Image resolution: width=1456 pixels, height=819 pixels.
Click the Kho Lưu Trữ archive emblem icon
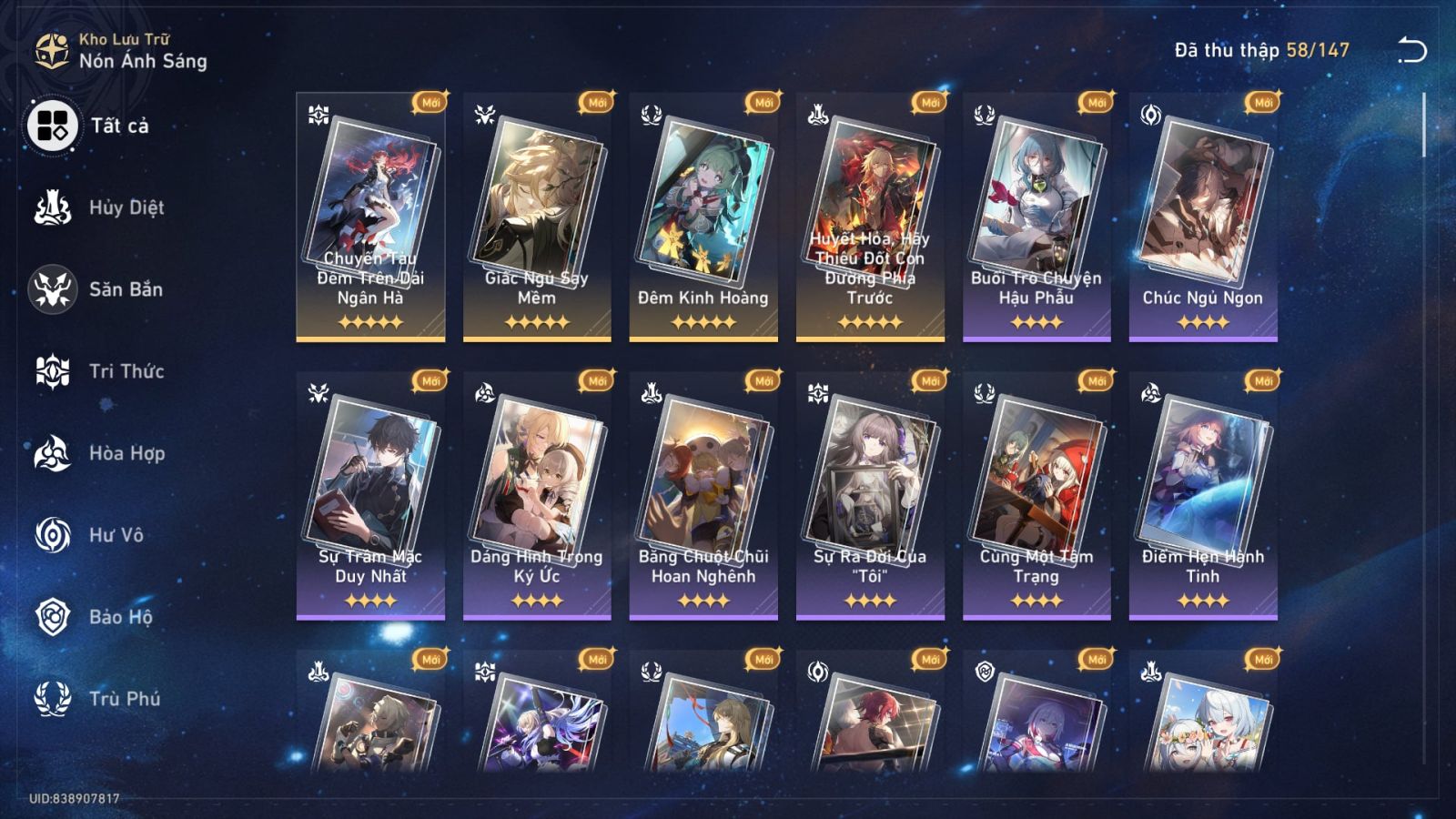click(52, 50)
